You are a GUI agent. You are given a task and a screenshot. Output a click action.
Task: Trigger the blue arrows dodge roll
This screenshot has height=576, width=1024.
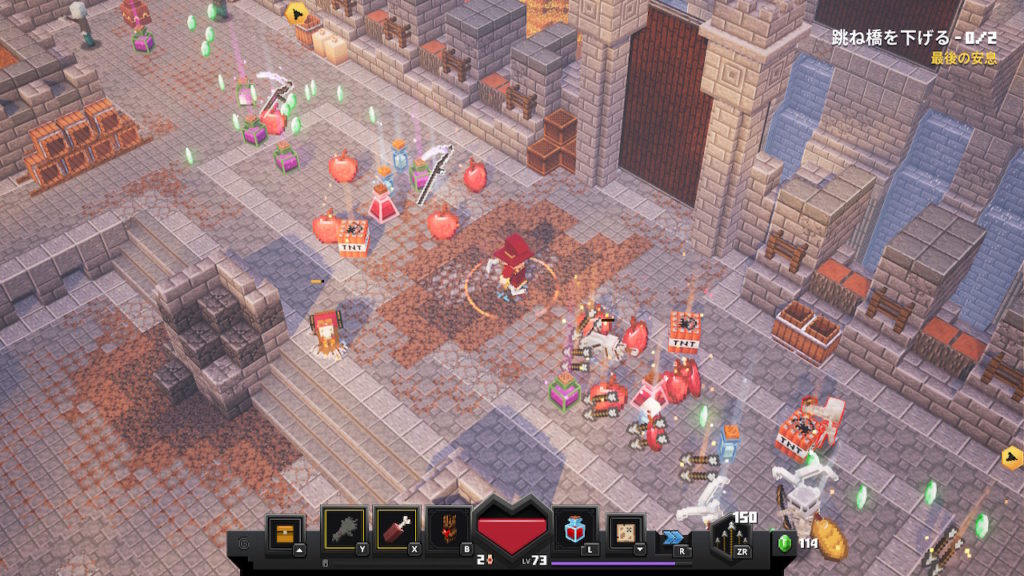[x=674, y=538]
